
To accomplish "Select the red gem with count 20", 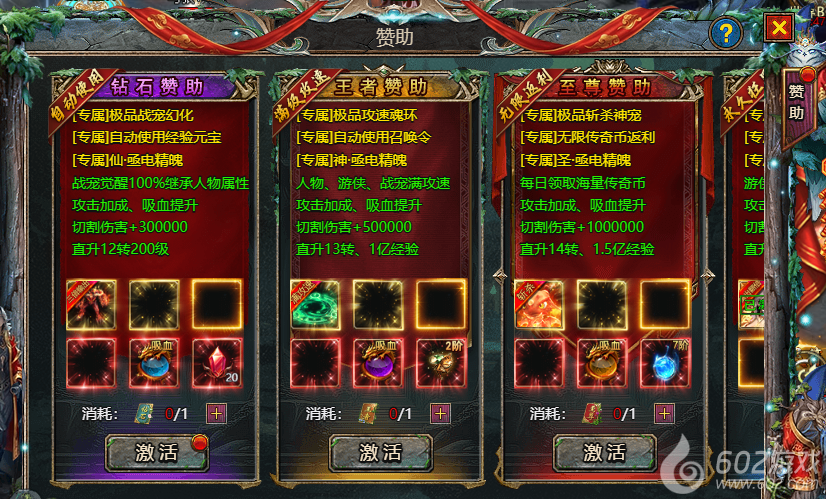I will pos(217,363).
